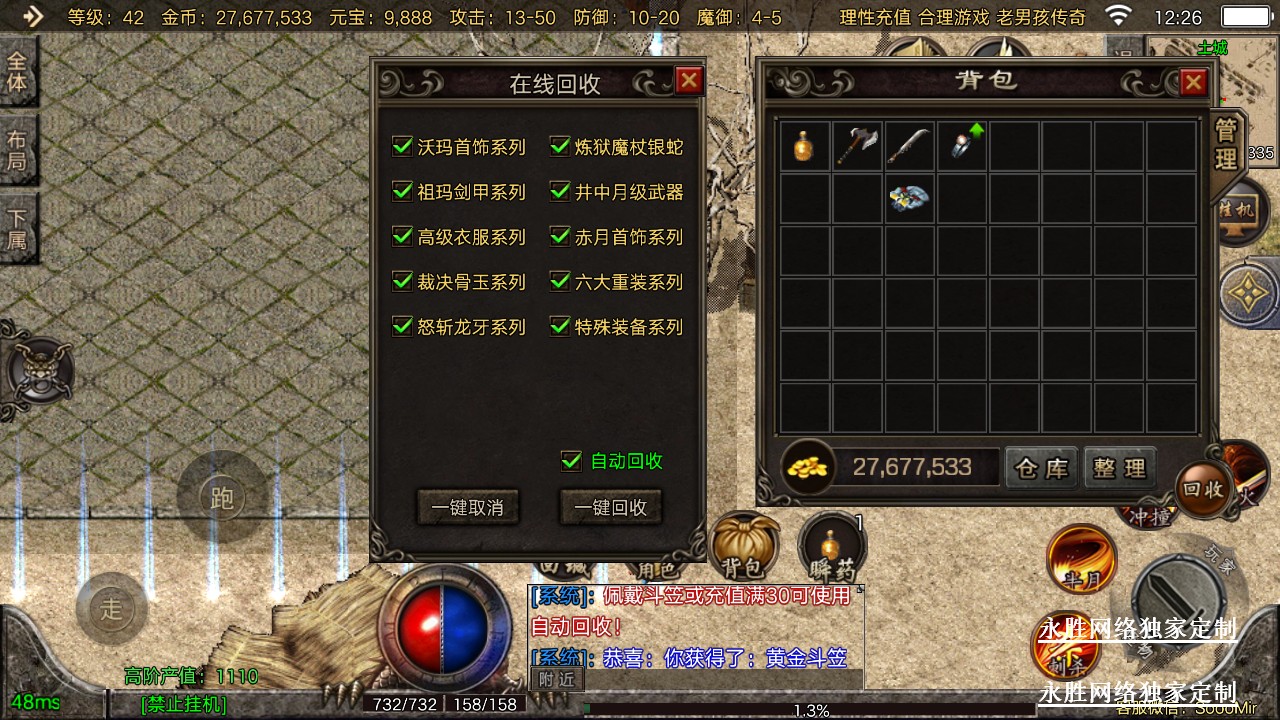This screenshot has height=720, width=1280.
Task: Toggle 特殊装备系列 recycle checkbox
Action: [560, 327]
